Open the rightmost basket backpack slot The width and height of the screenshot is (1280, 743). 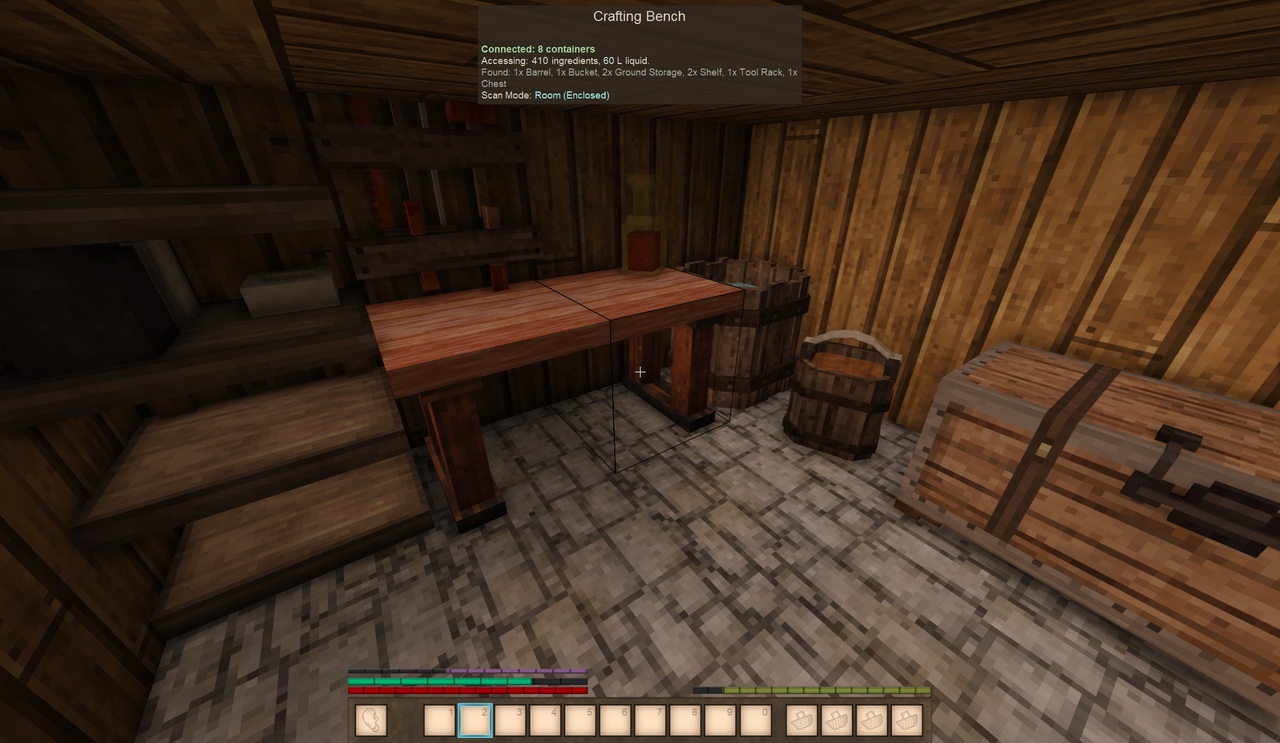tap(906, 721)
